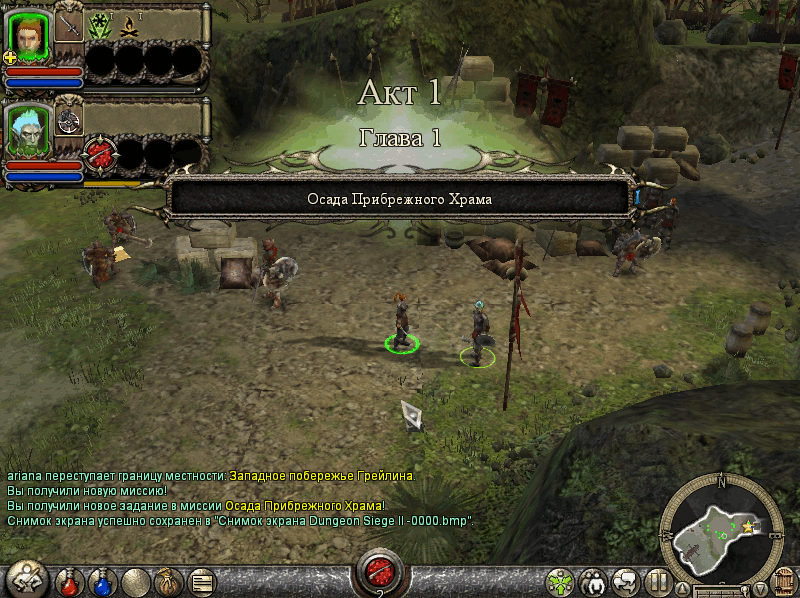
Task: Open the party members icon
Action: click(594, 581)
